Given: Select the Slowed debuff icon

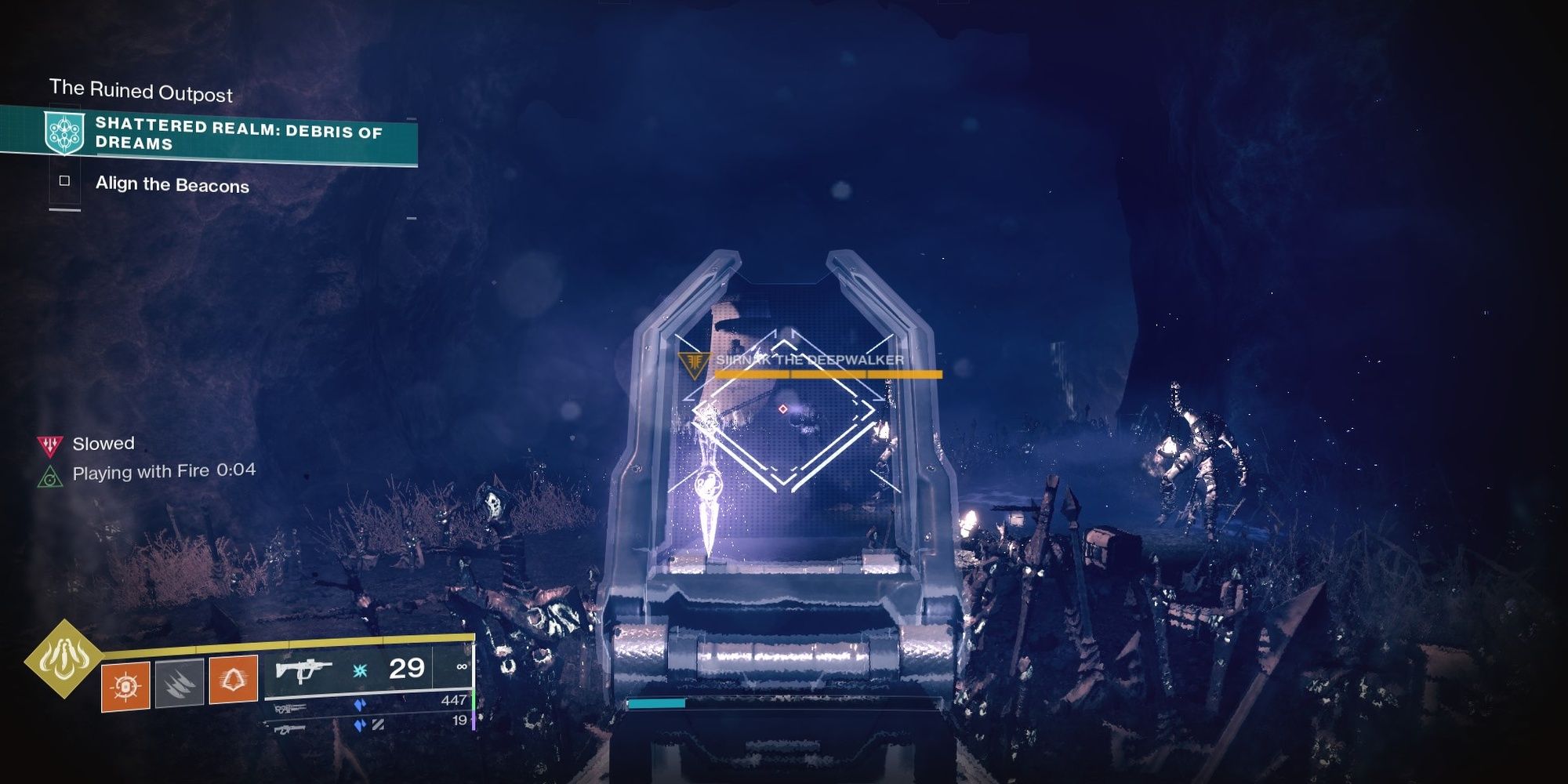Looking at the screenshot, I should pyautogui.click(x=49, y=445).
